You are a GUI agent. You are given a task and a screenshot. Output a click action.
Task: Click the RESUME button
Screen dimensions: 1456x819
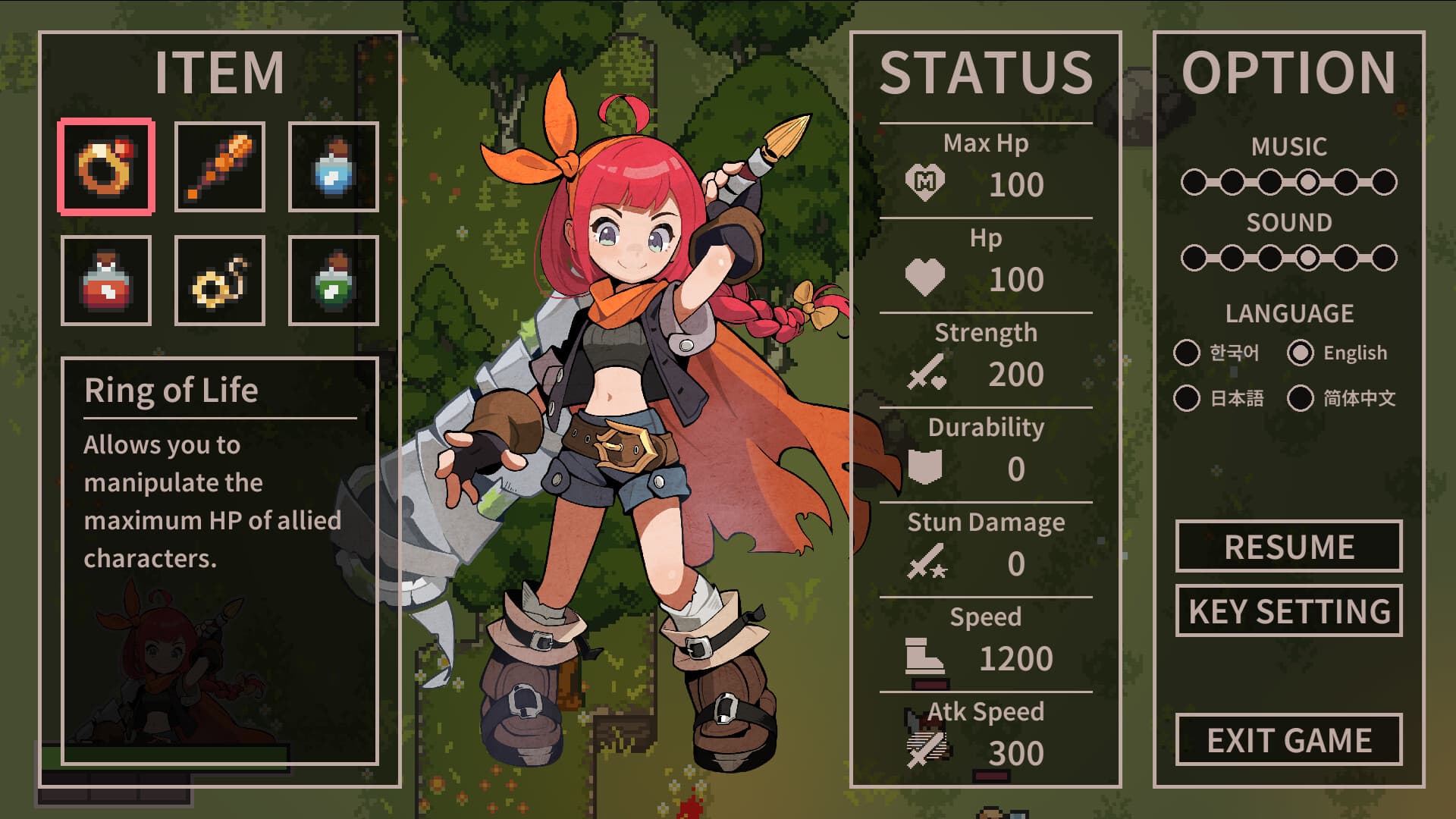[x=1288, y=546]
